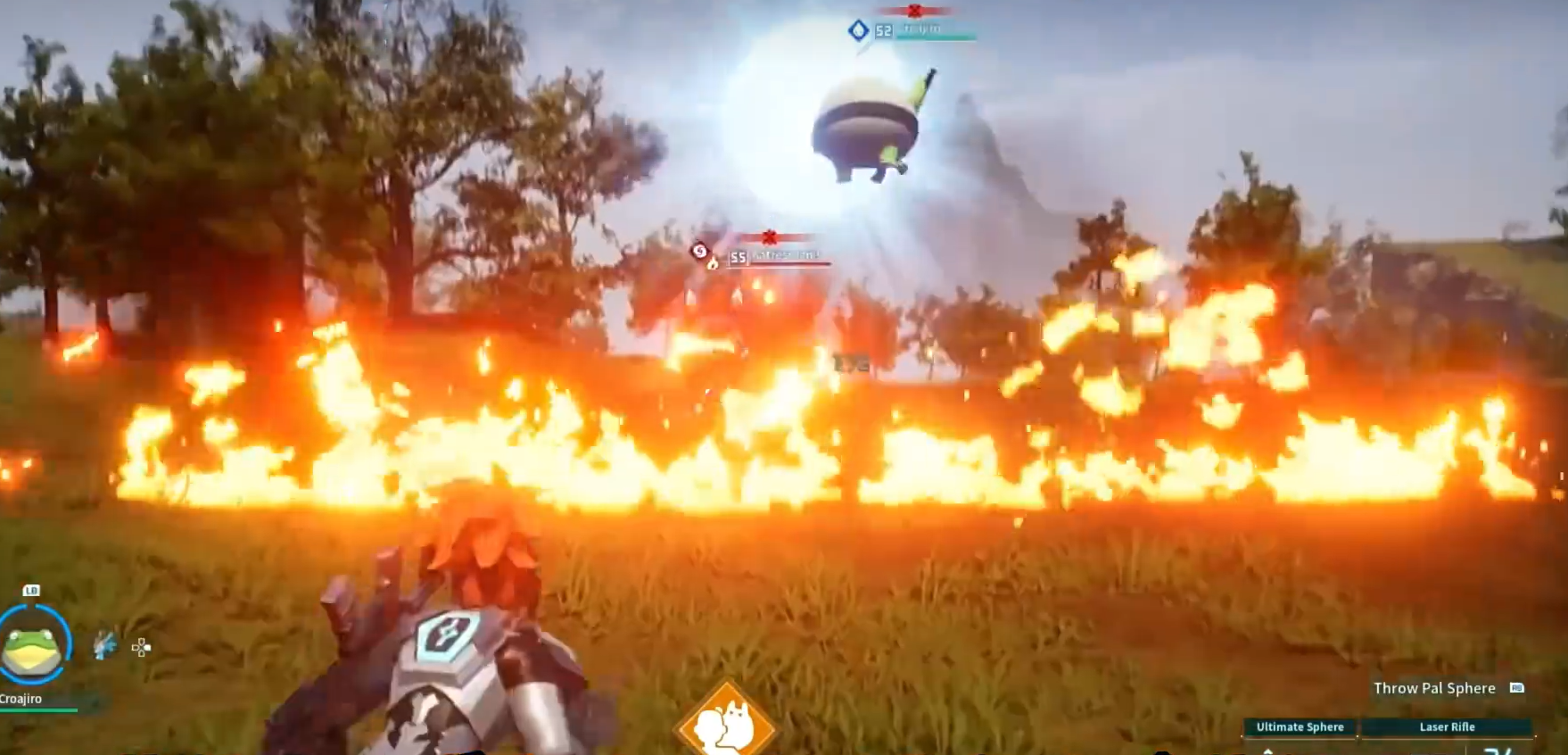Viewport: 1568px width, 755px height.
Task: Select the Croajiro frog pal portrait
Action: [32, 647]
